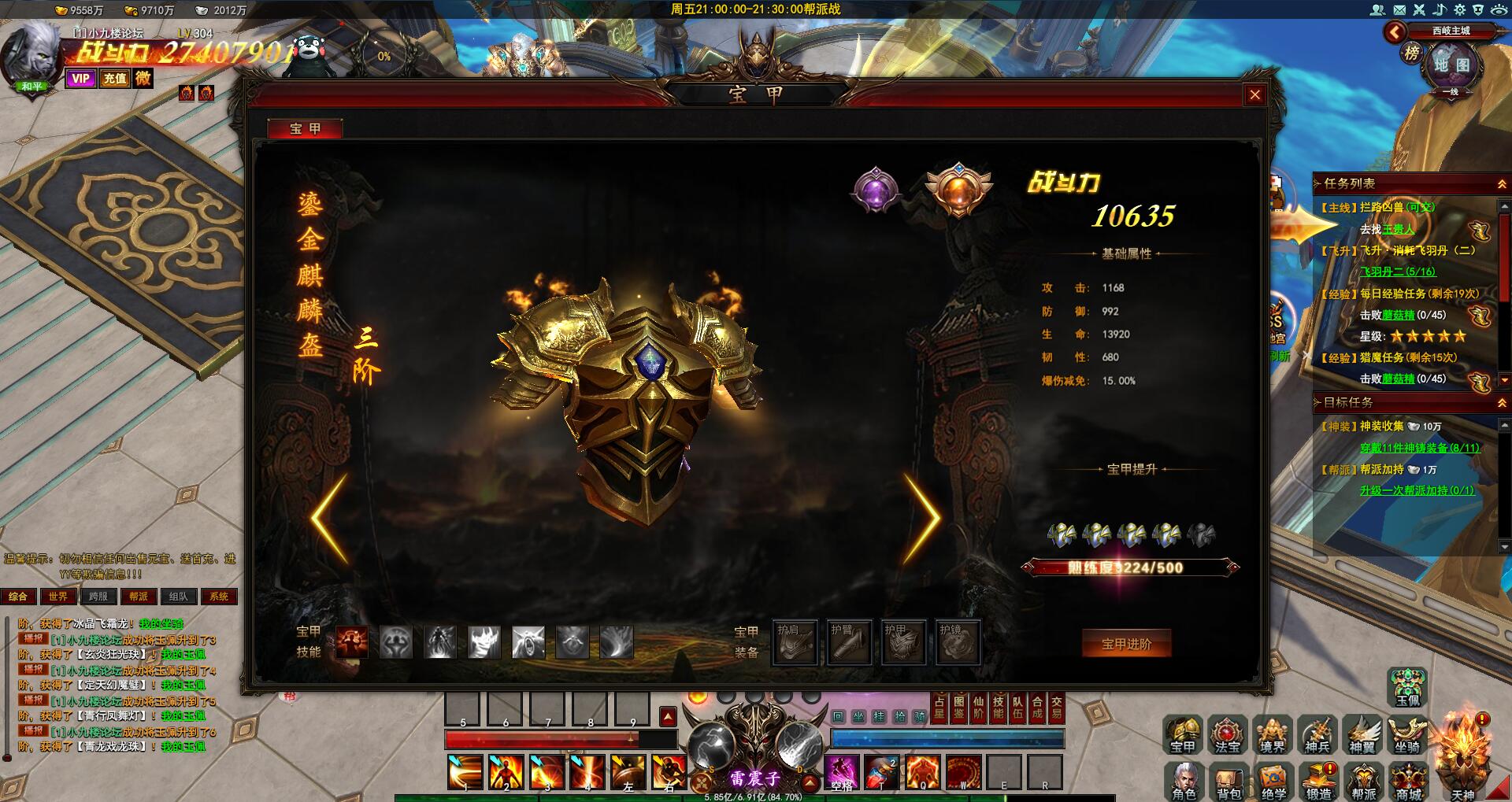Open the 锻造 forging menu
1512x802 pixels.
pos(1318,781)
